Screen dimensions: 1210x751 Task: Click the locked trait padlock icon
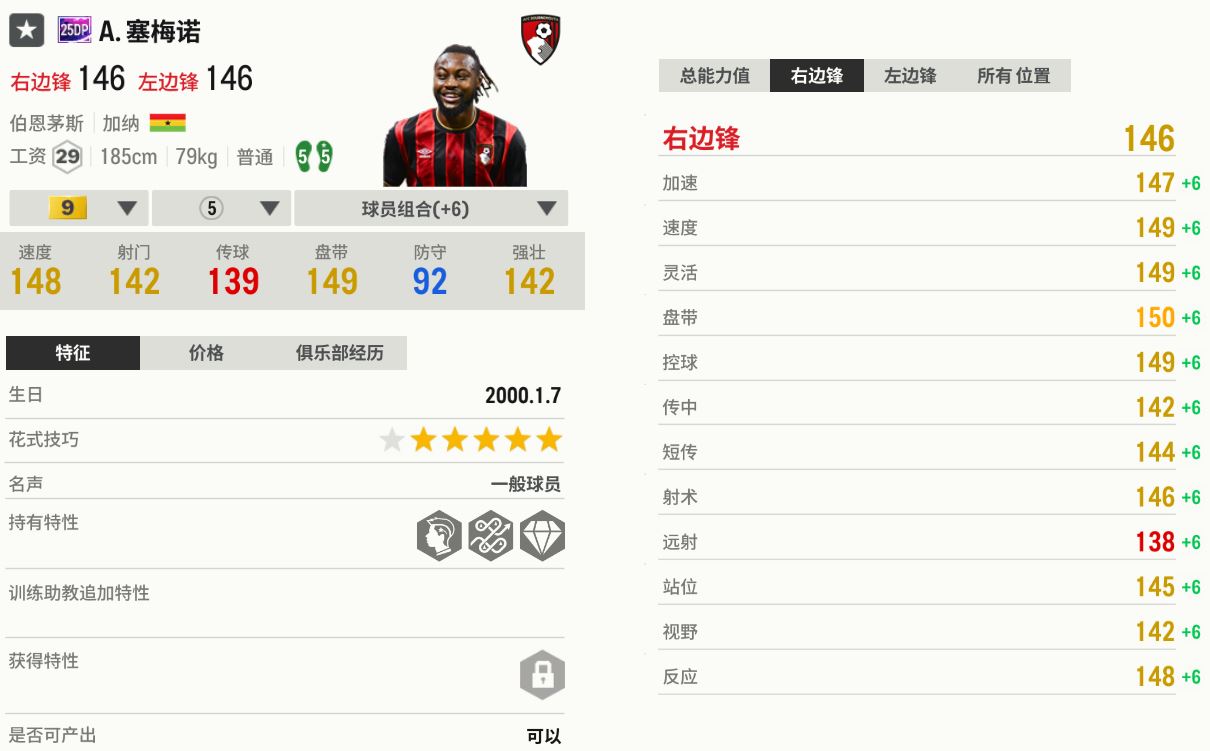[x=542, y=675]
